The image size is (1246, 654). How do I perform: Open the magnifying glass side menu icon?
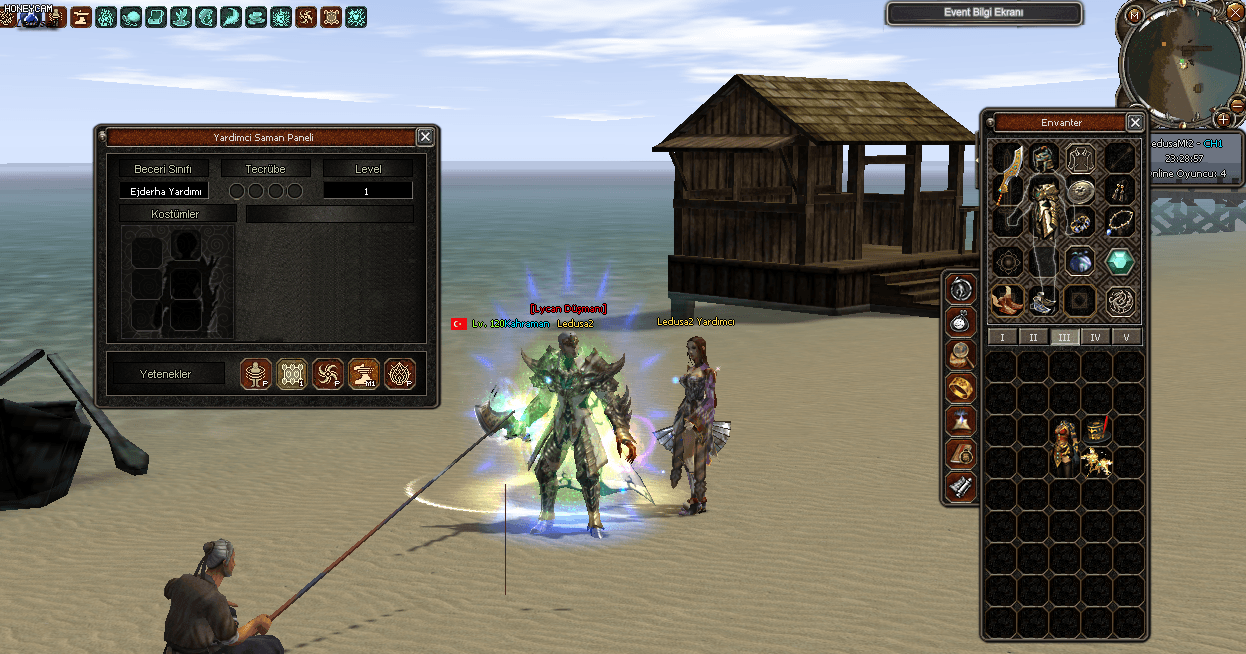point(961,354)
